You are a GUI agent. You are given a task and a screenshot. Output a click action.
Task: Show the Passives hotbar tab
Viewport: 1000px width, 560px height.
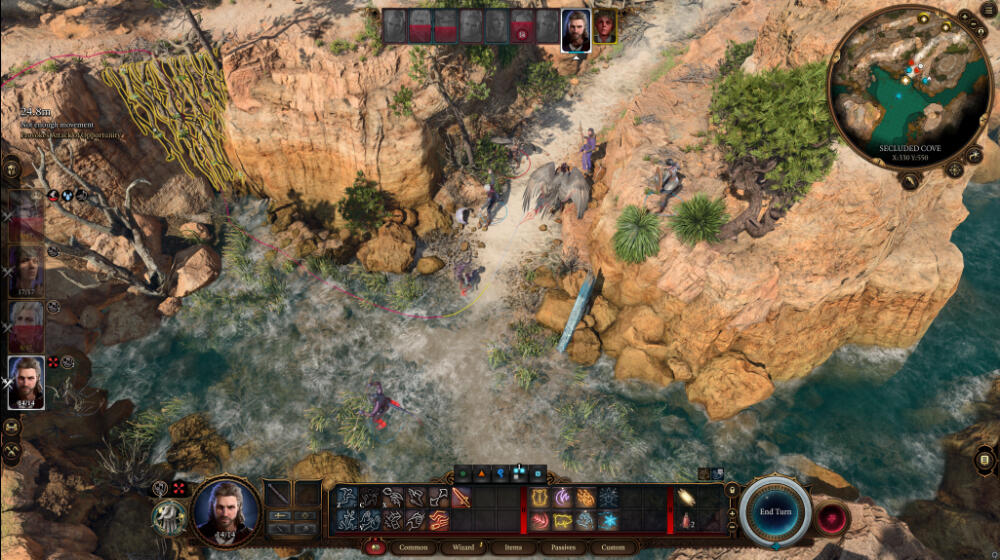click(x=563, y=547)
